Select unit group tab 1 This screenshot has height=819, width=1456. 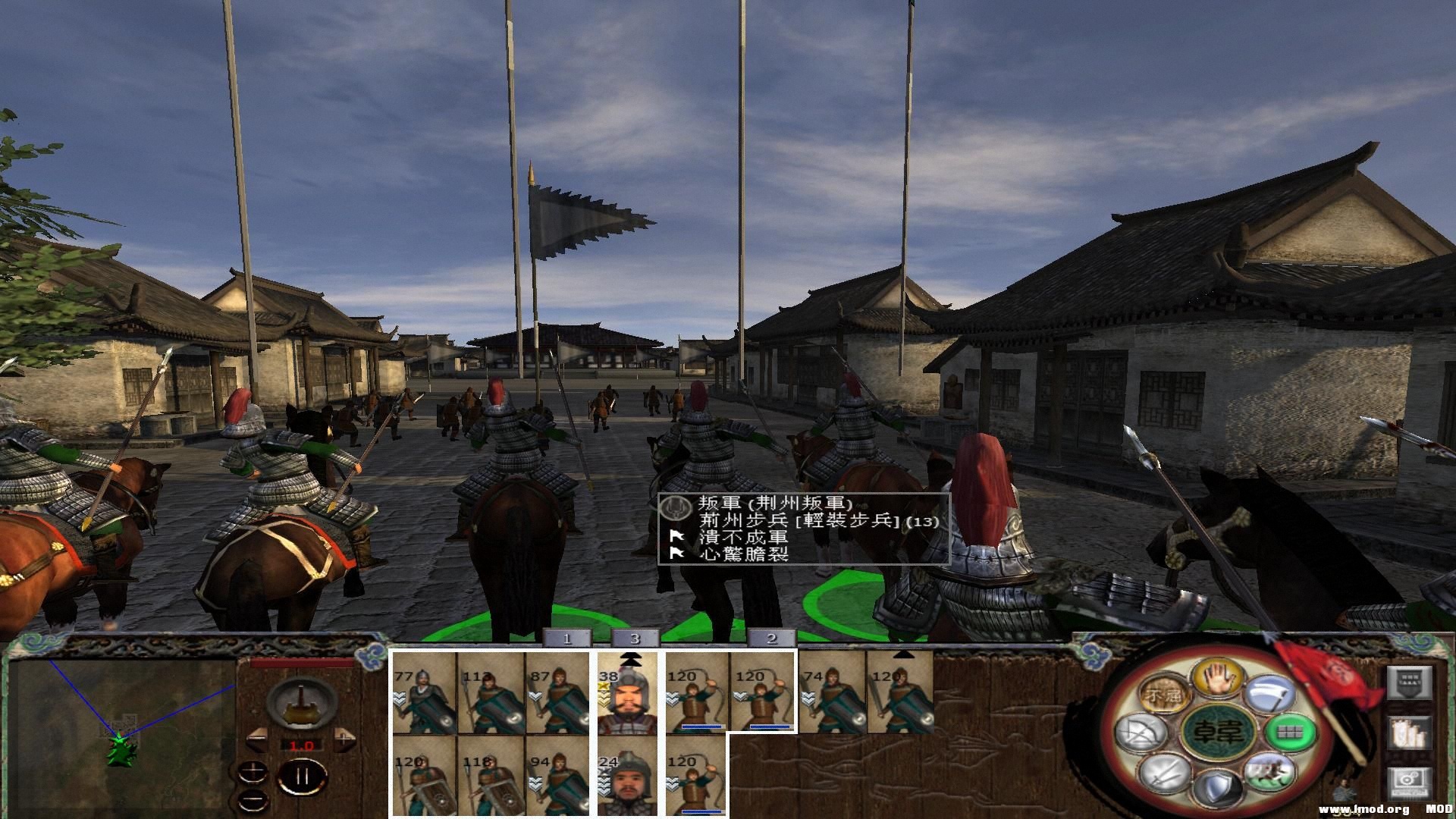click(569, 639)
